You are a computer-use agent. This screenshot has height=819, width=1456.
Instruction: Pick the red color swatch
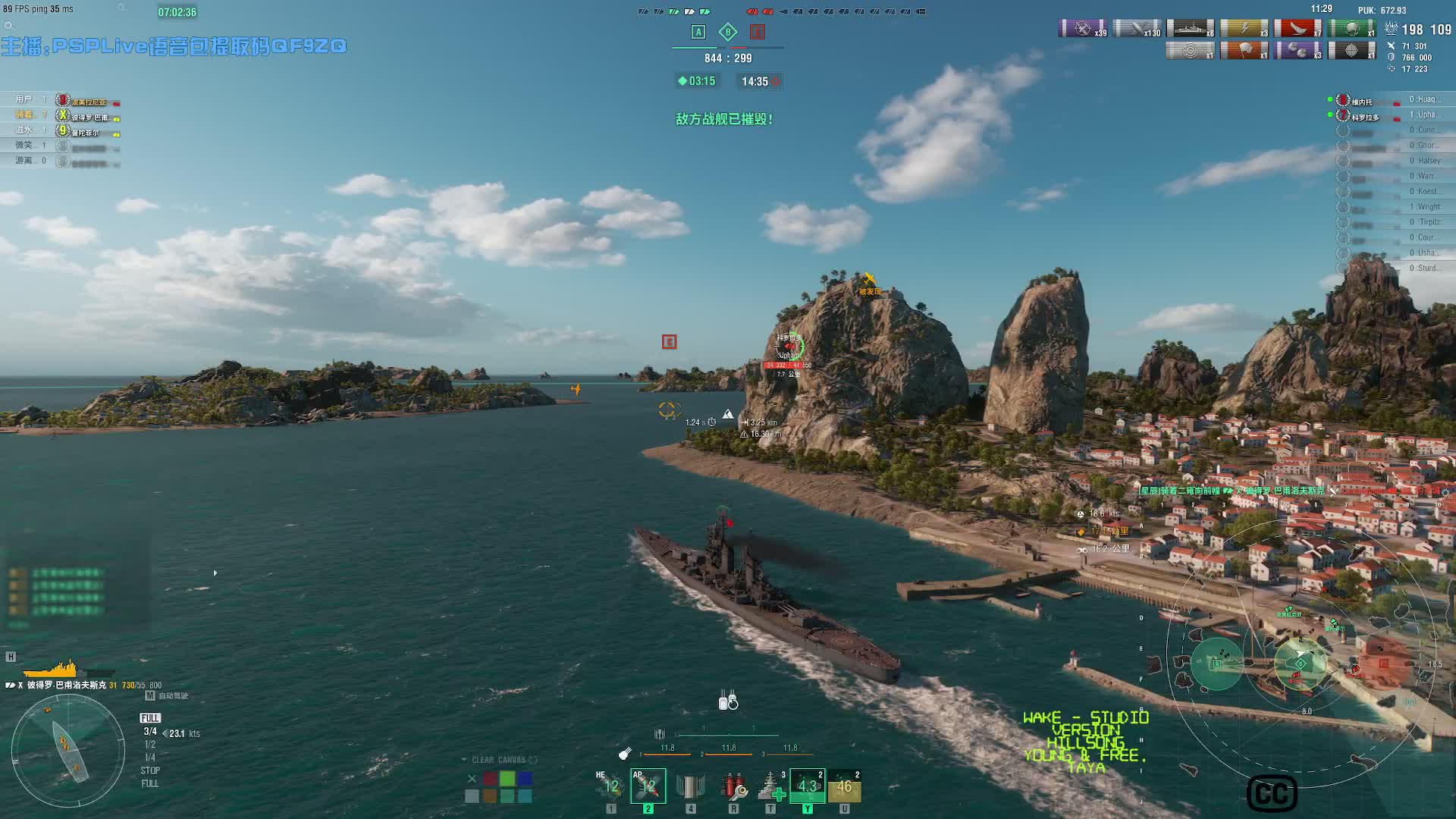(490, 779)
